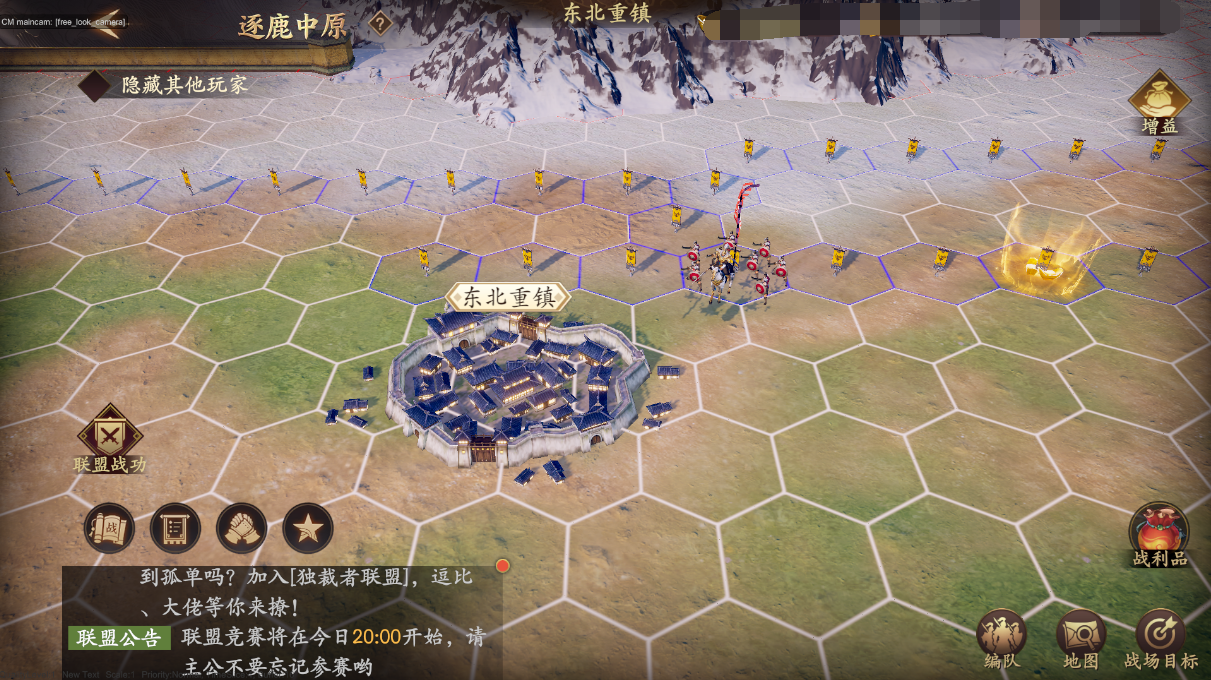Open the hanging notice list icon
Viewport: 1211px width, 680px height.
(176, 528)
